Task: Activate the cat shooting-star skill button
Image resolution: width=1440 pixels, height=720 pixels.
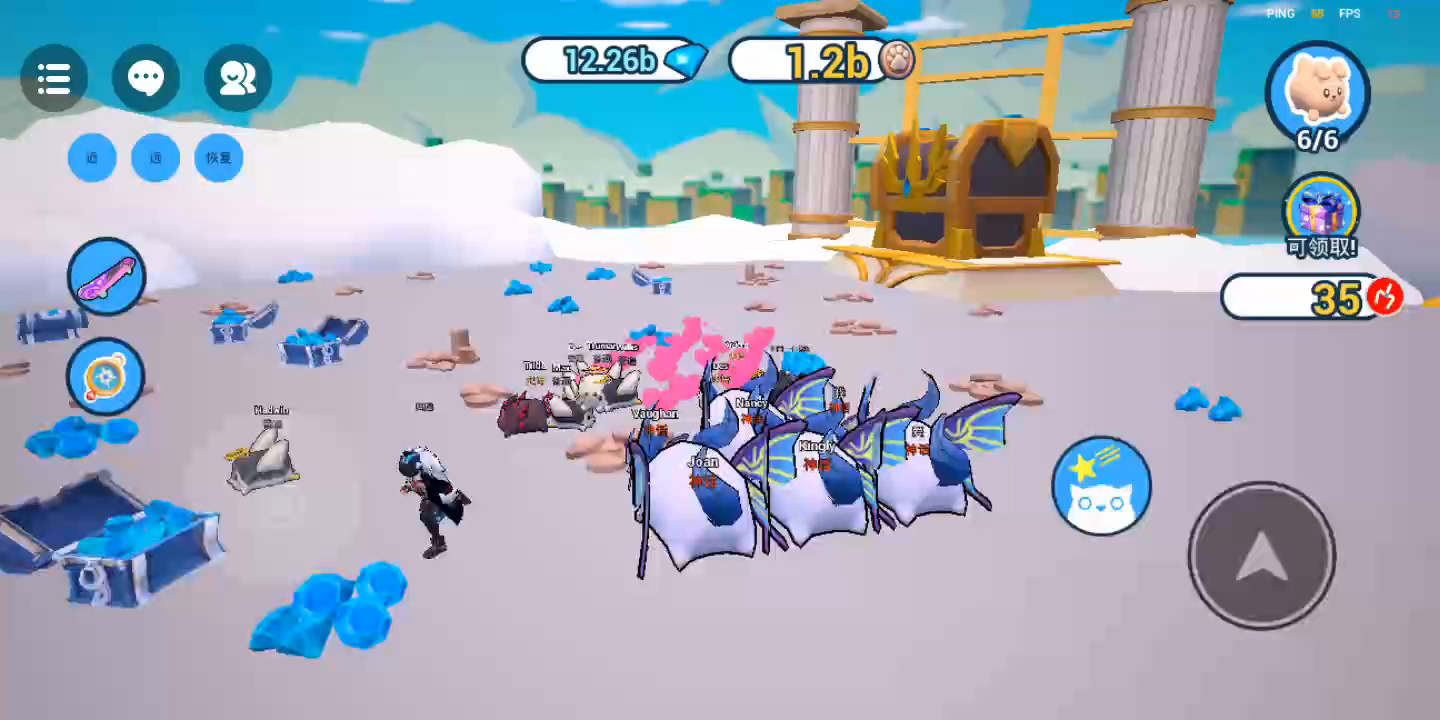Action: pos(1101,486)
